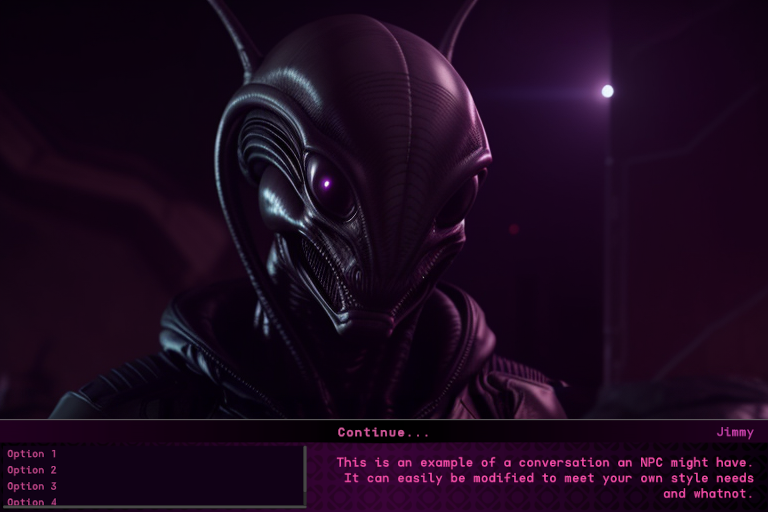Image resolution: width=768 pixels, height=512 pixels.
Task: Click the Continue... button
Action: [x=384, y=433]
